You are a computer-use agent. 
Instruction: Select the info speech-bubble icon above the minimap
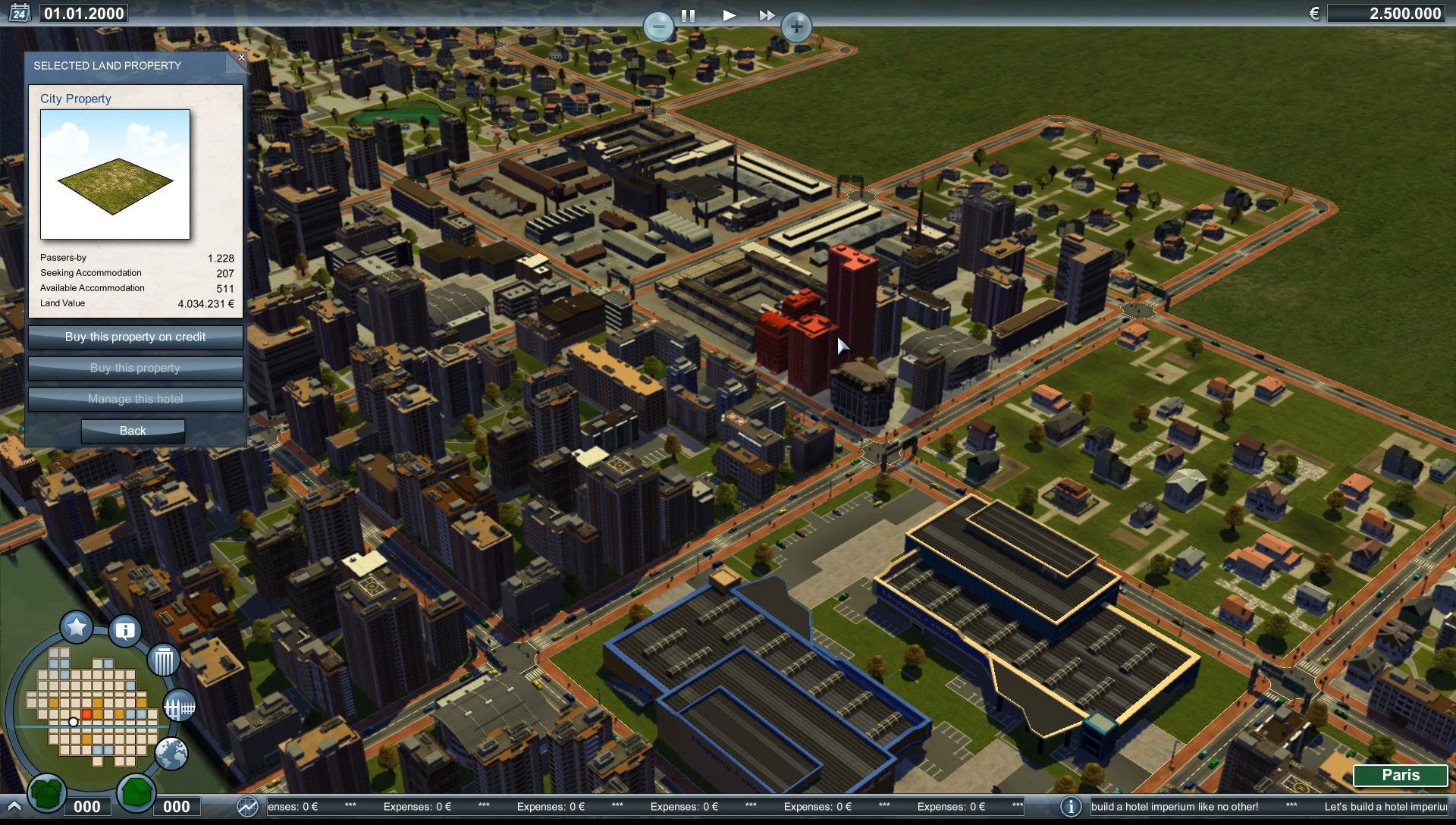124,630
